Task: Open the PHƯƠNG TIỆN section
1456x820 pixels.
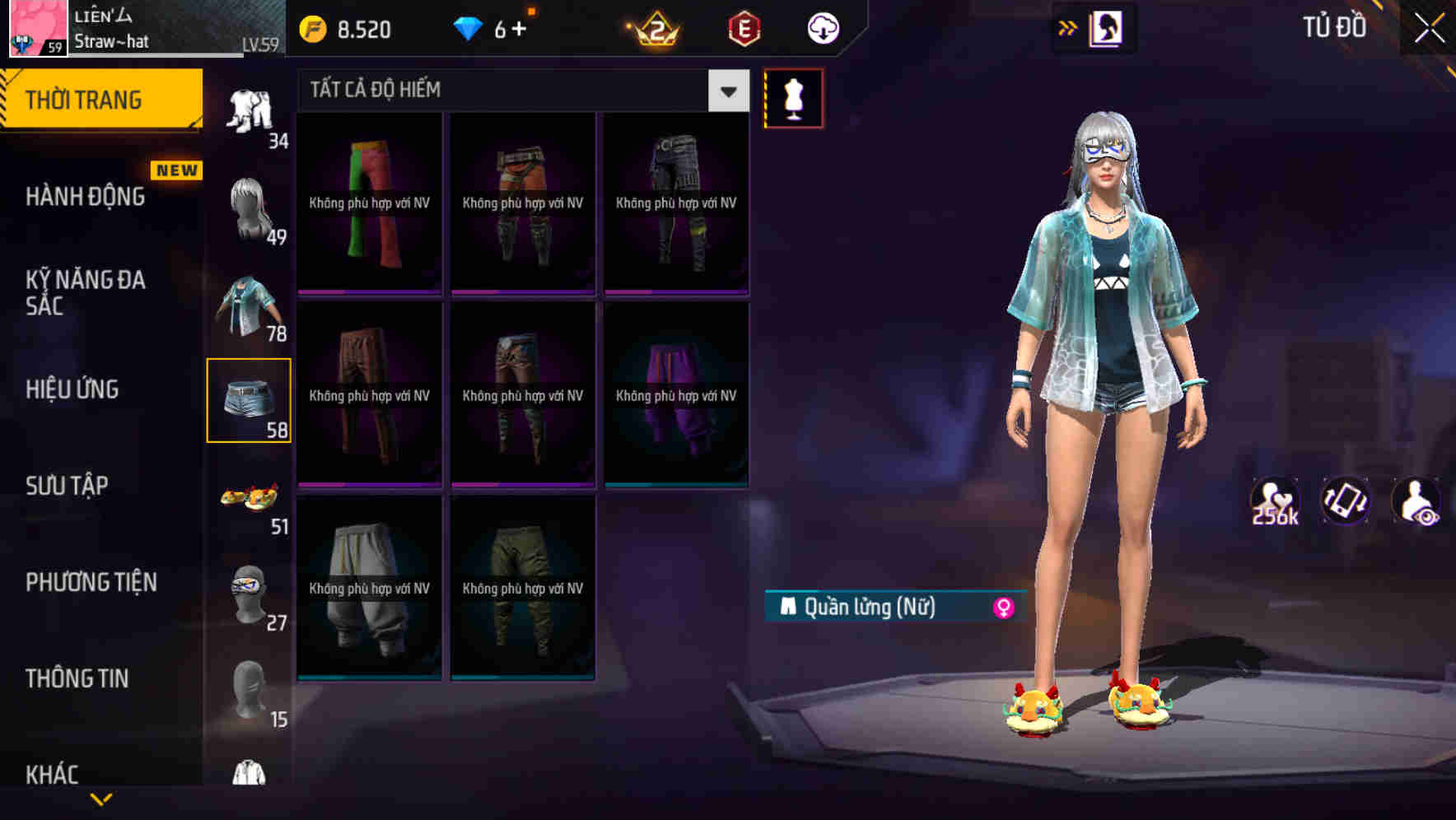Action: pos(91,582)
